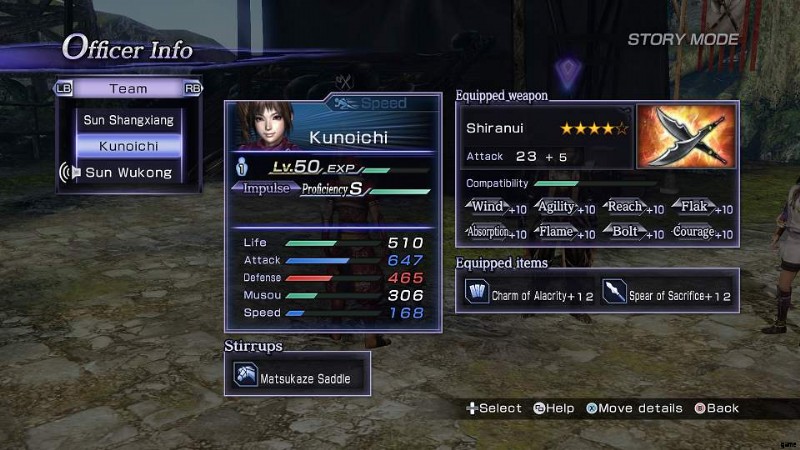Choose the Matsukaze Saddle stirrup

pyautogui.click(x=298, y=378)
